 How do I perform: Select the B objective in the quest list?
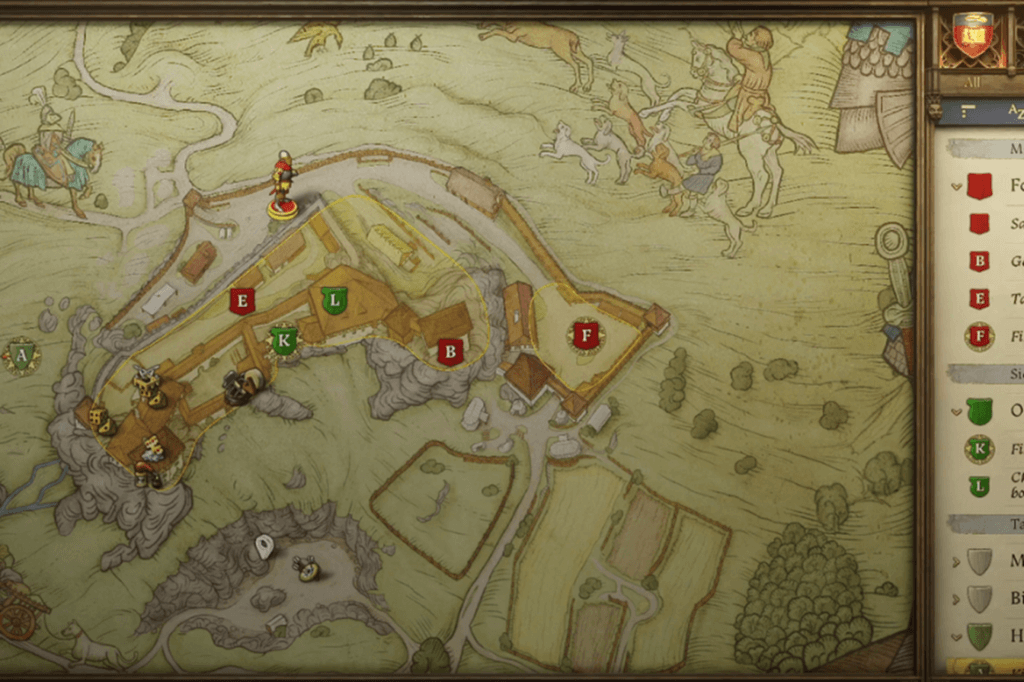(979, 261)
